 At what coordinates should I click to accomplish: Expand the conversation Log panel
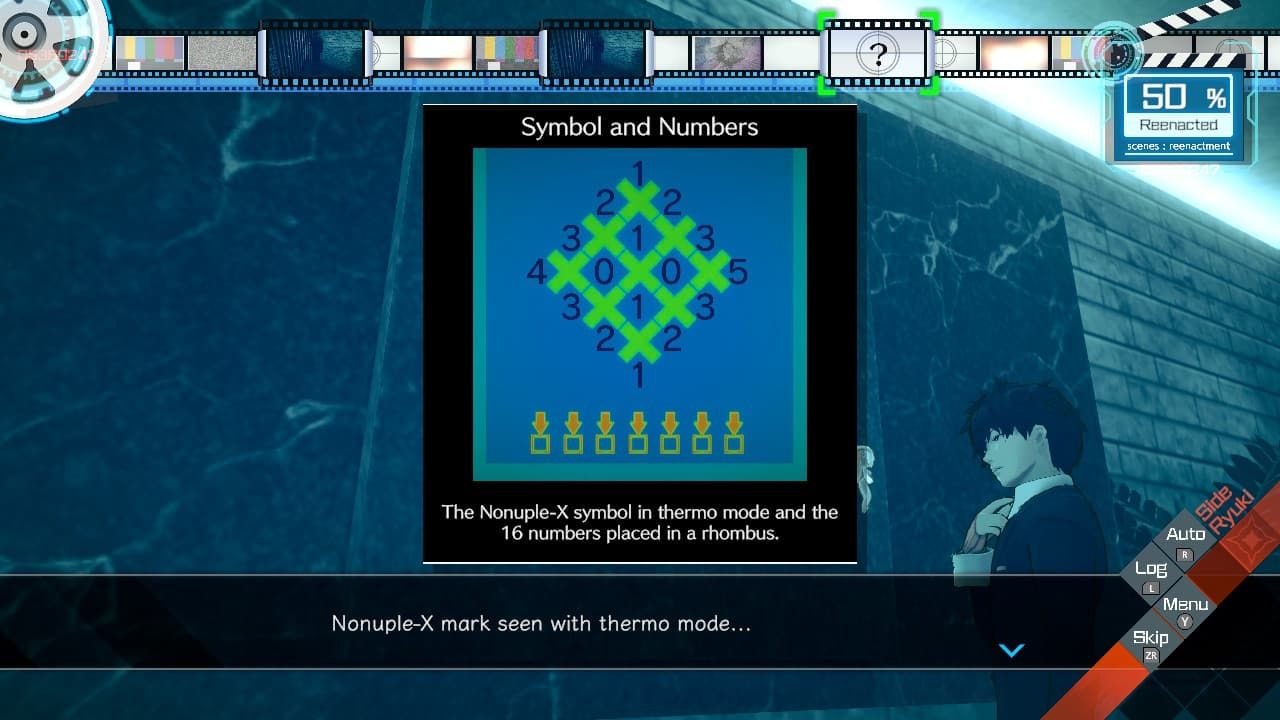(x=1151, y=568)
